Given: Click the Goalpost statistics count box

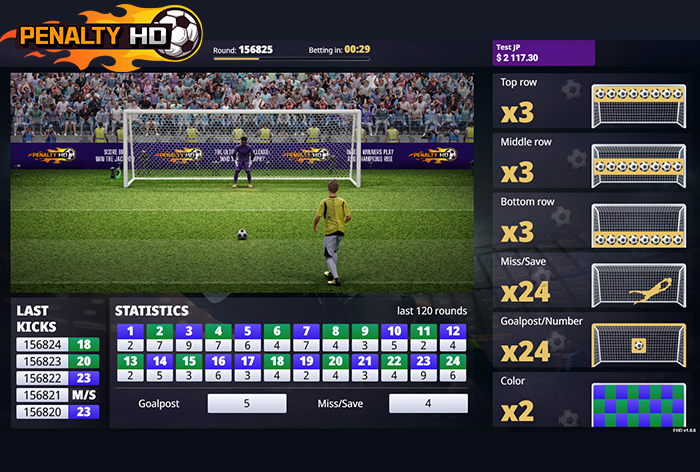Looking at the screenshot, I should (x=246, y=404).
